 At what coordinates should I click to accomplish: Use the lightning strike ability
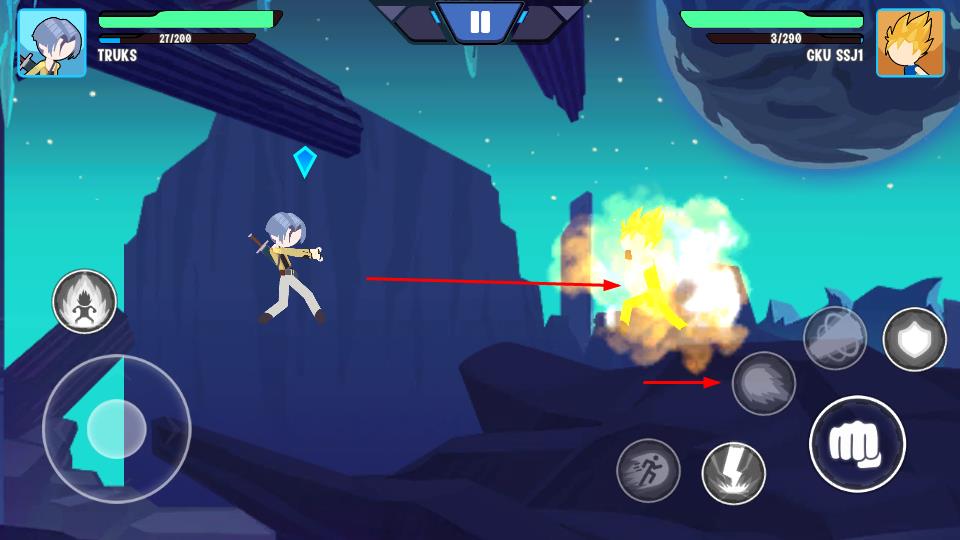(x=734, y=473)
